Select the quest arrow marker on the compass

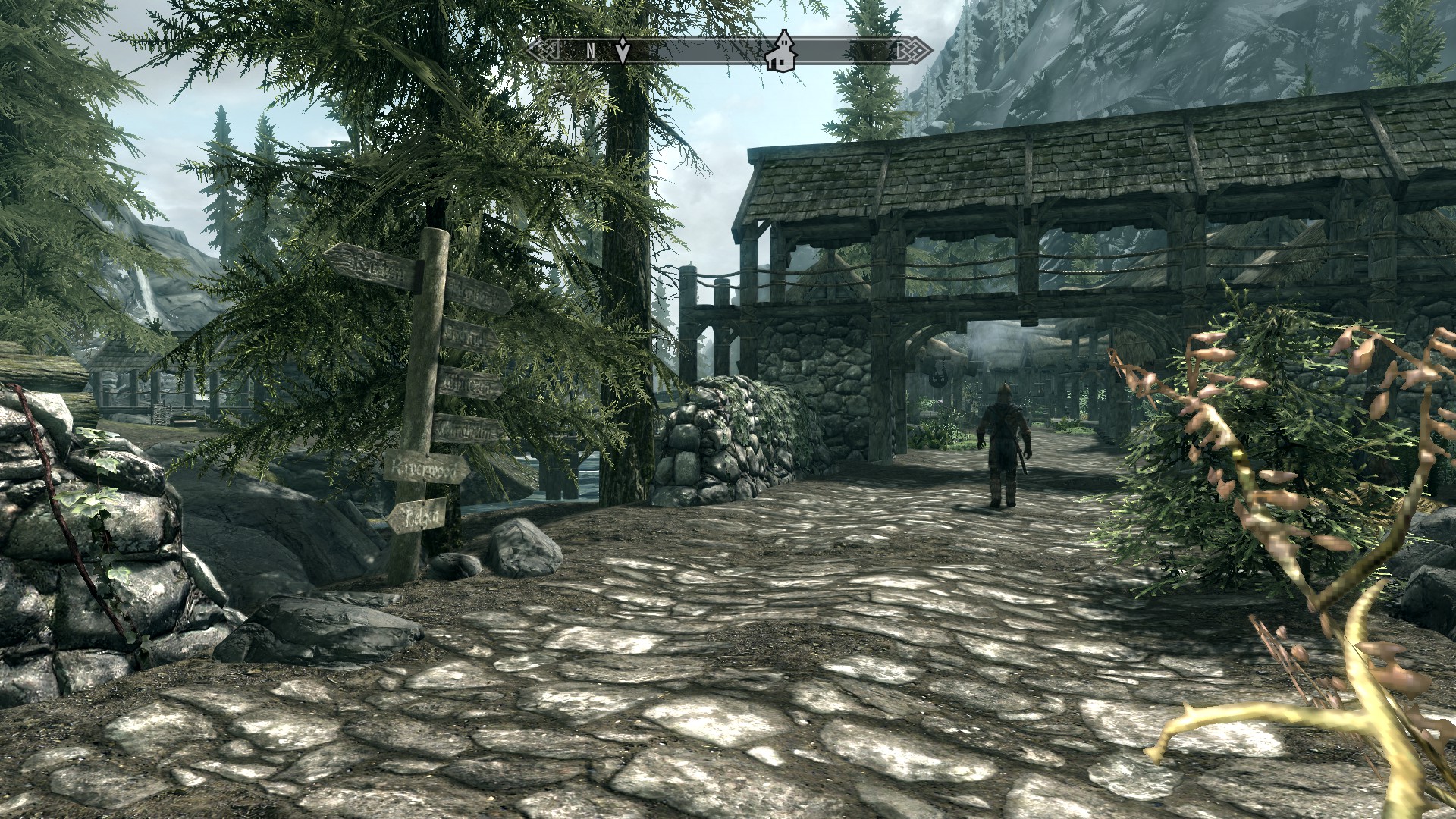click(x=623, y=50)
